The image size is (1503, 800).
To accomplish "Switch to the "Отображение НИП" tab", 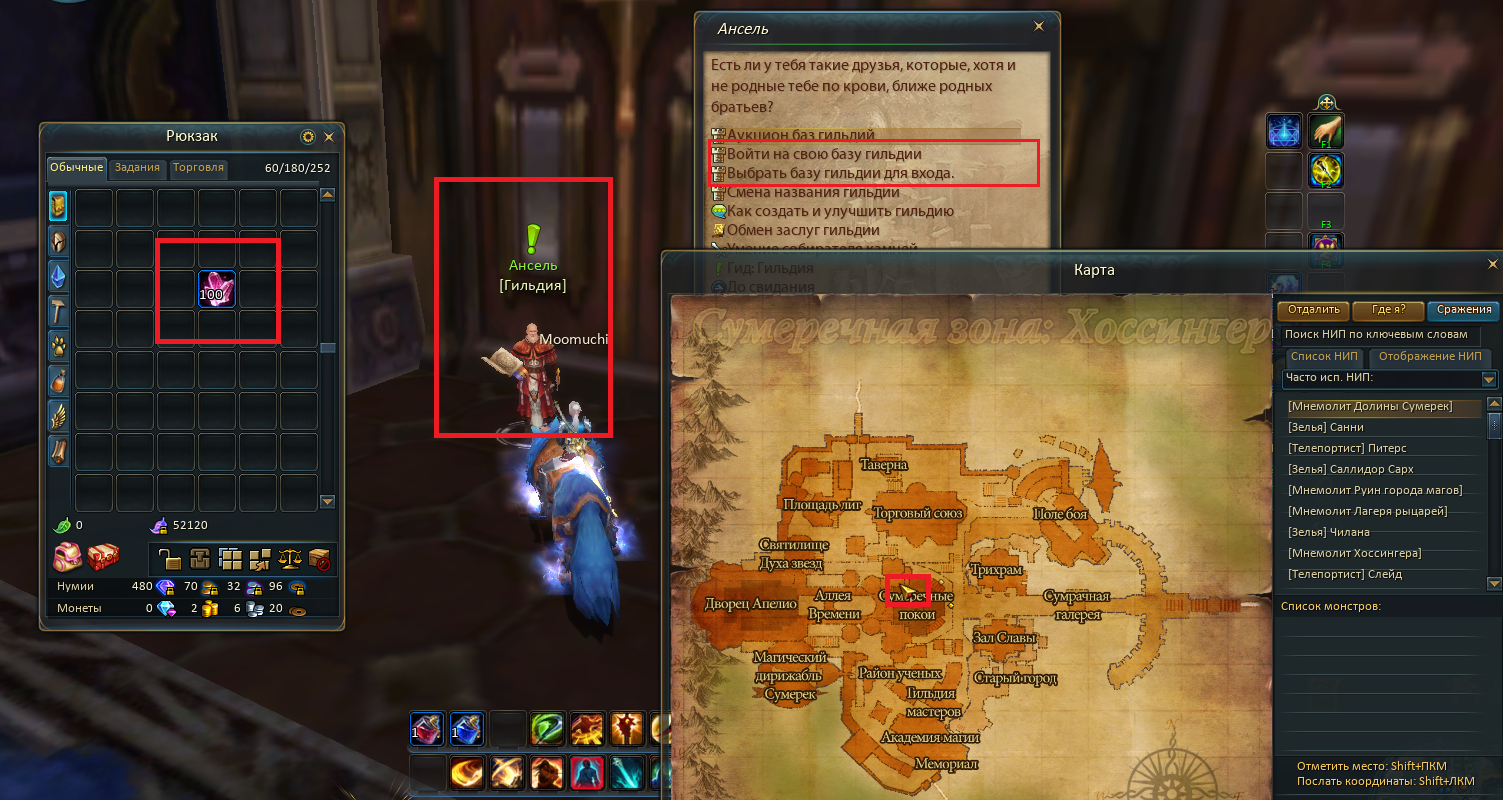I will coord(1430,356).
